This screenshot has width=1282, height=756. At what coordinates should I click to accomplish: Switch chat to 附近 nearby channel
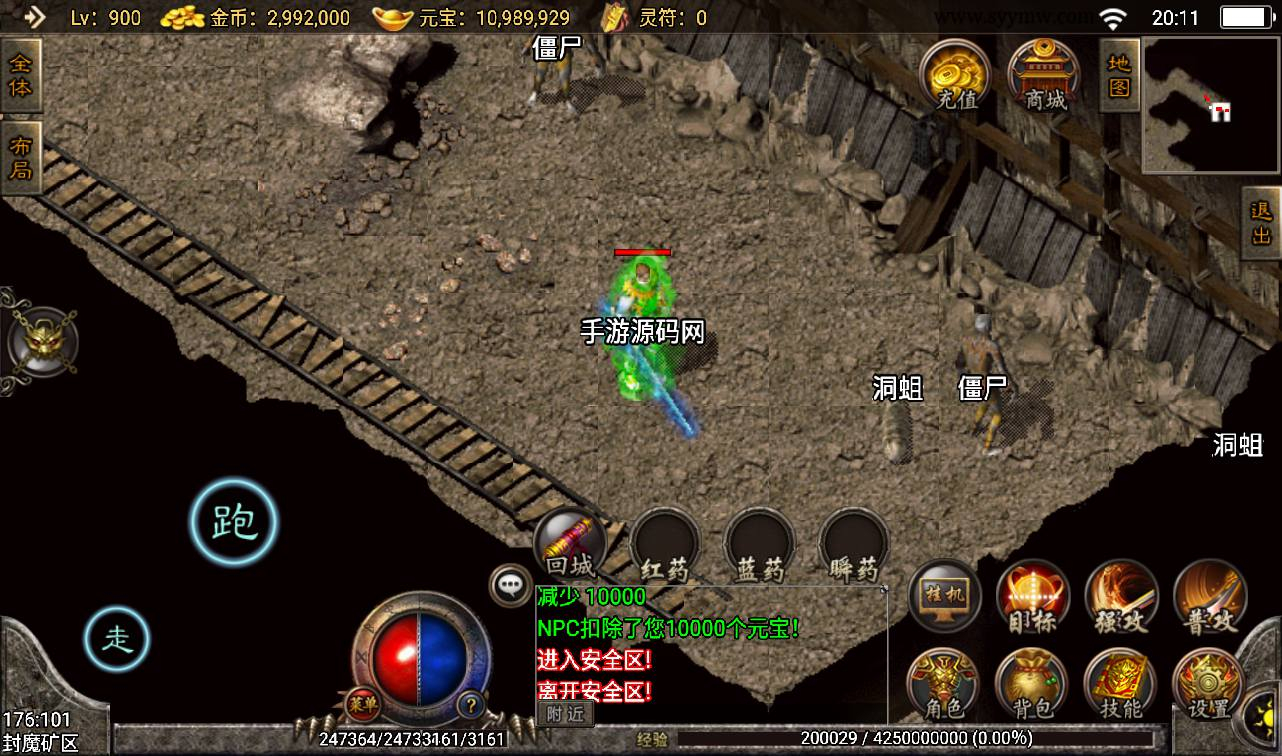pos(565,713)
